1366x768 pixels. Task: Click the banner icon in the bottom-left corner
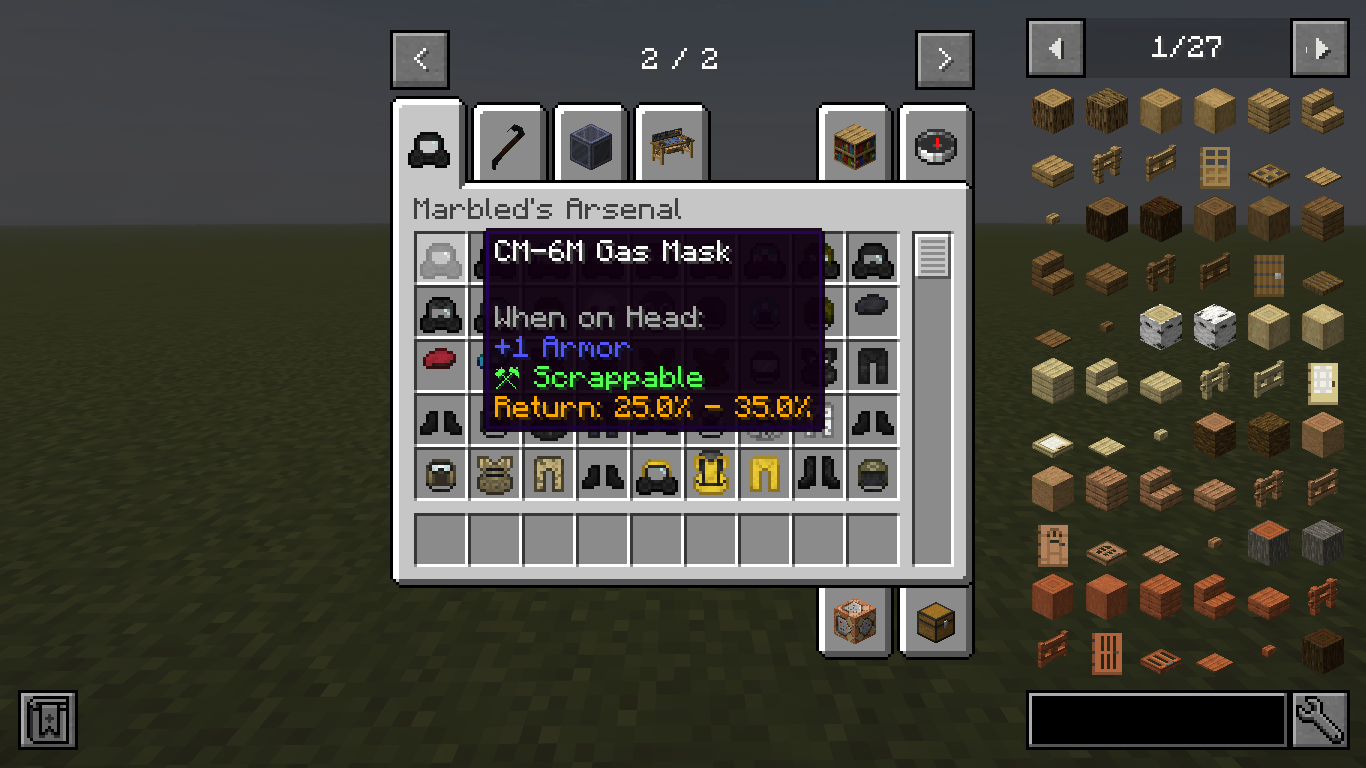(x=47, y=719)
